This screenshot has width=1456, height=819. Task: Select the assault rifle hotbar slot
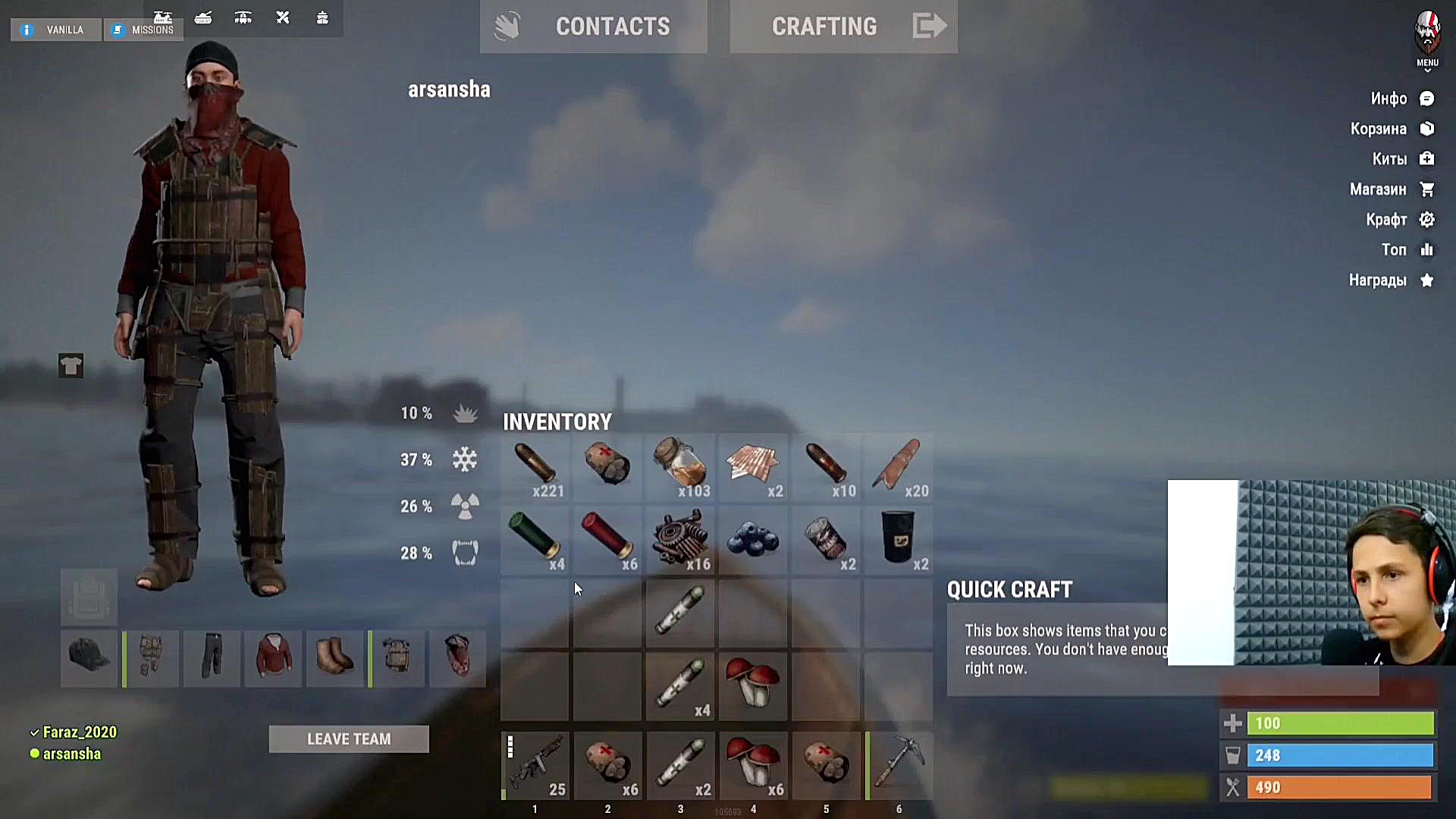(535, 766)
